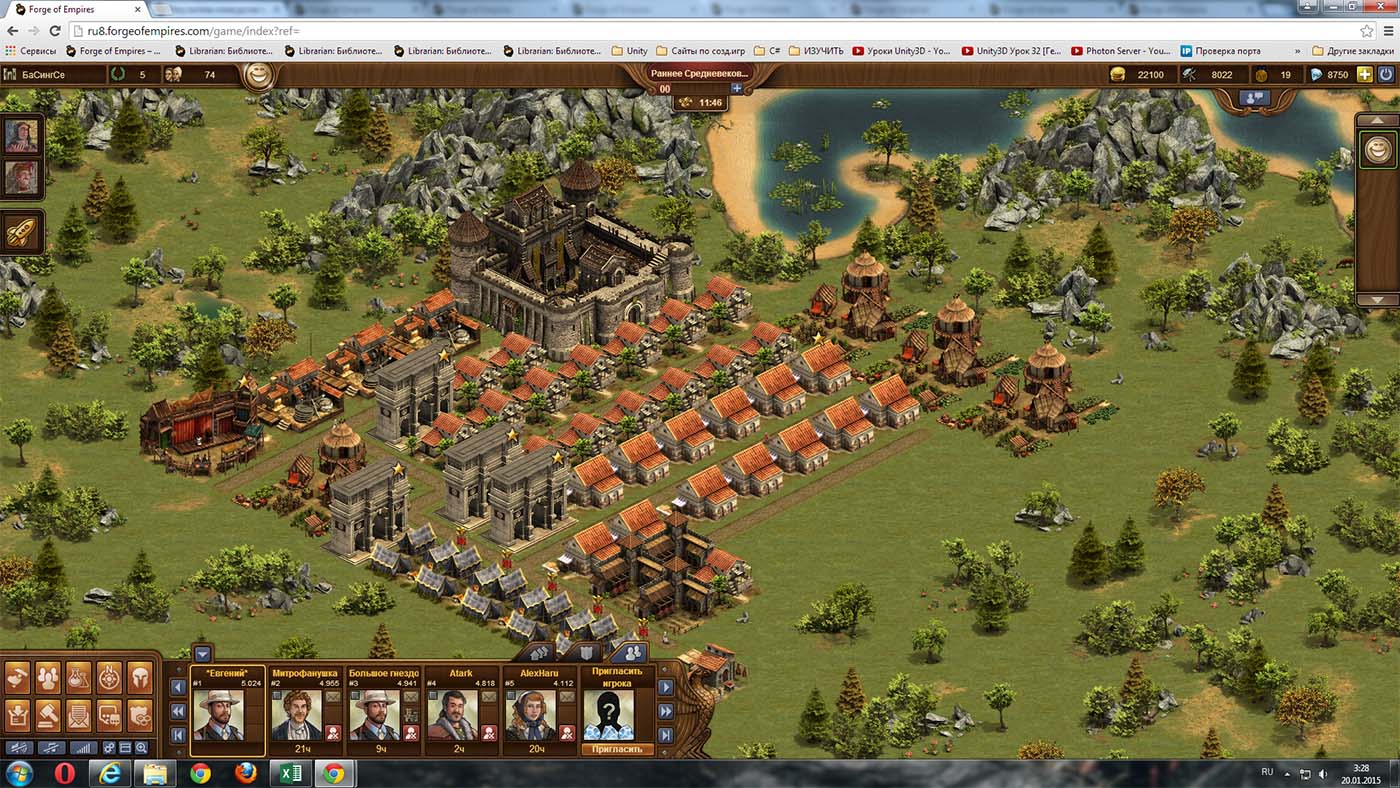The image size is (1400, 788).
Task: Select player AlexHaru's portrait
Action: pos(530,713)
